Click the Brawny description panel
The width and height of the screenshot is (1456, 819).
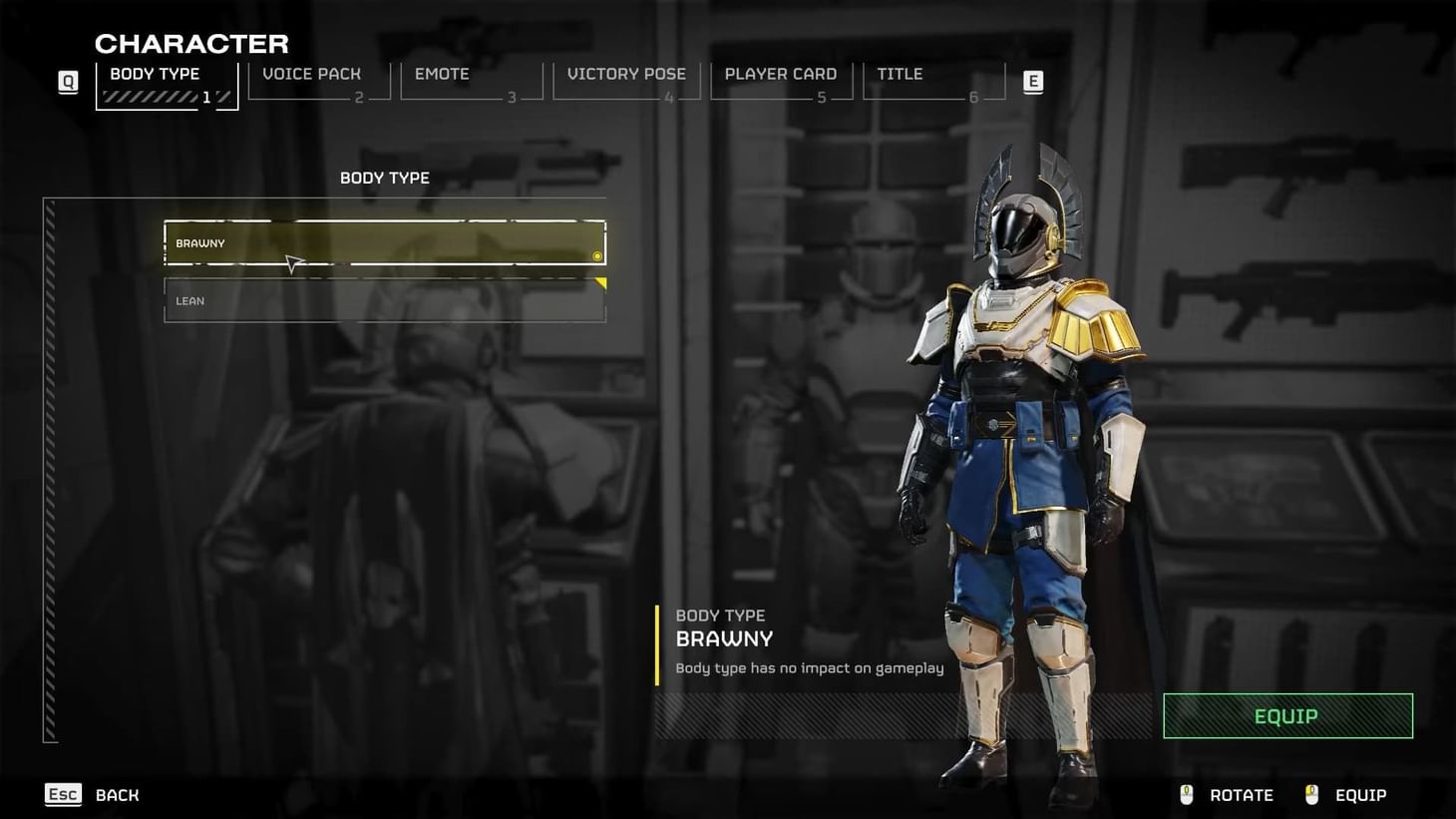click(x=808, y=641)
